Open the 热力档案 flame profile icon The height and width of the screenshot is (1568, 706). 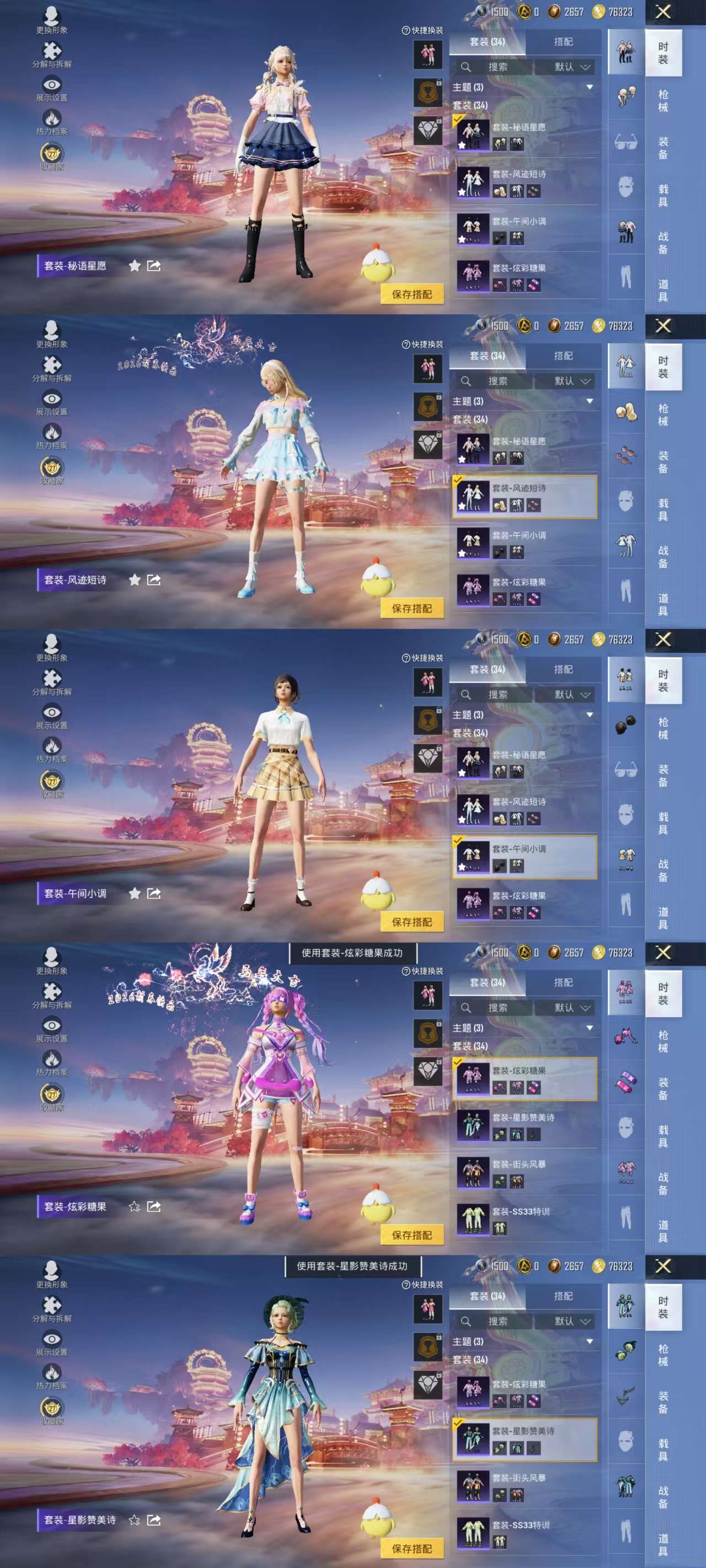[52, 117]
